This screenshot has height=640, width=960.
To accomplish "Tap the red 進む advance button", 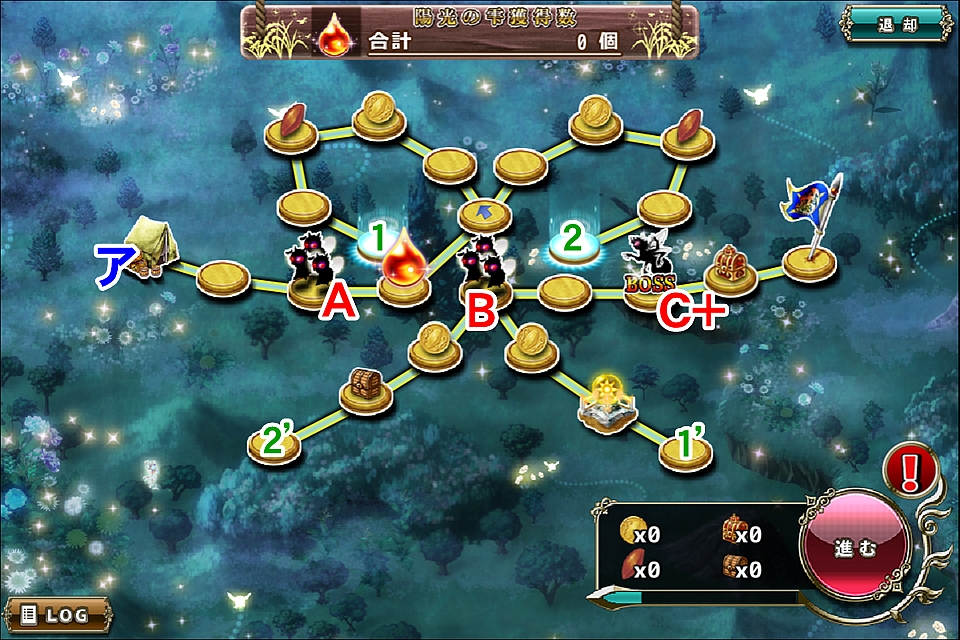I will [854, 549].
